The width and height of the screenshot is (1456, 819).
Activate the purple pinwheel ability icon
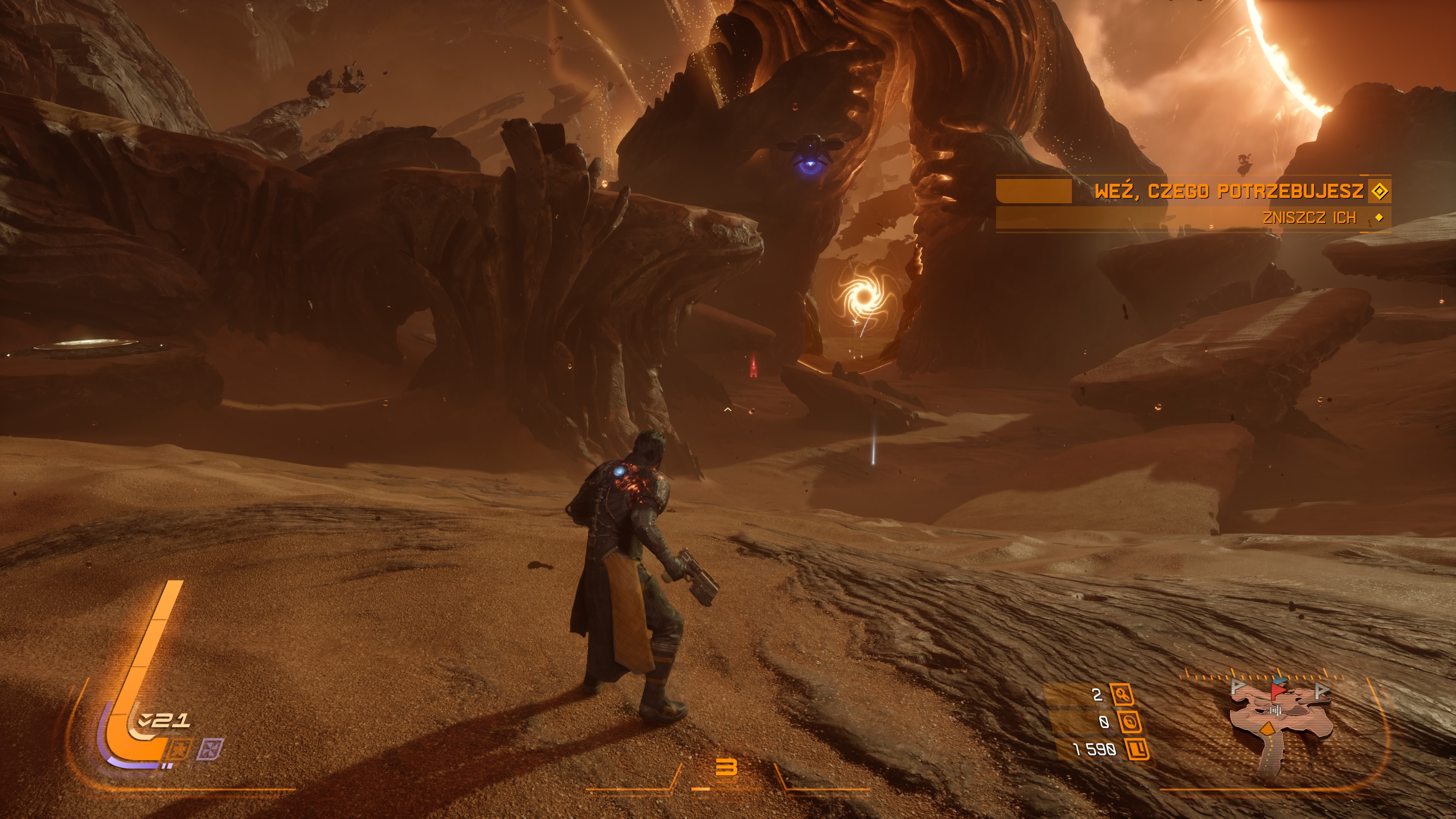[210, 750]
